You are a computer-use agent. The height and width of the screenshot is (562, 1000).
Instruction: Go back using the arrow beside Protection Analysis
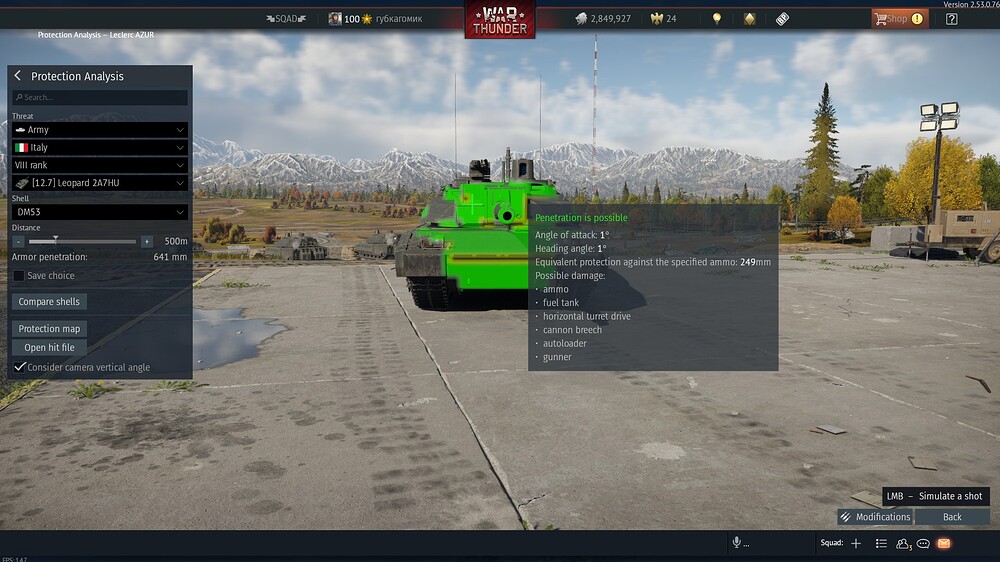point(18,76)
